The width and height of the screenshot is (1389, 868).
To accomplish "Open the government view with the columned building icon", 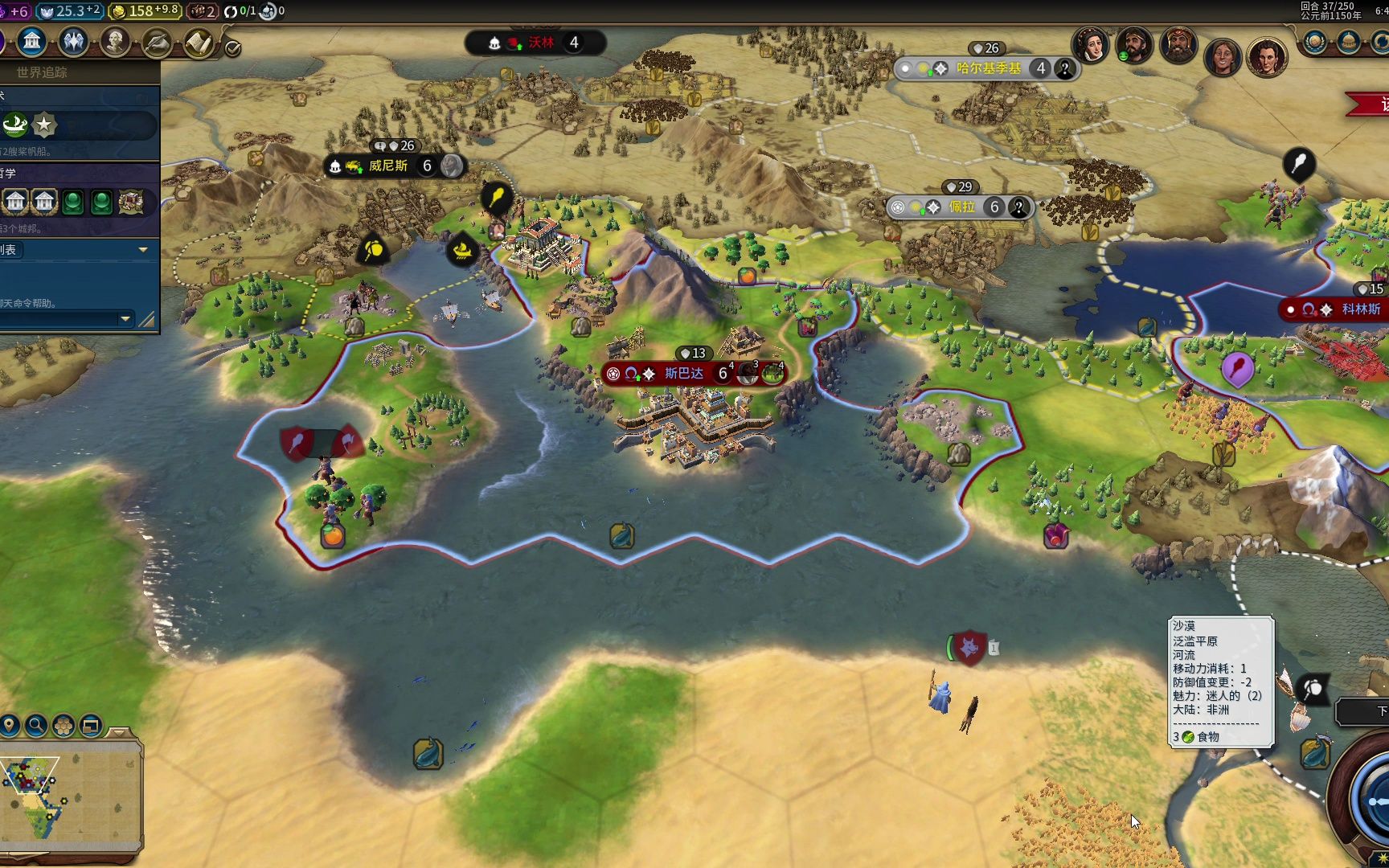I will tap(32, 41).
